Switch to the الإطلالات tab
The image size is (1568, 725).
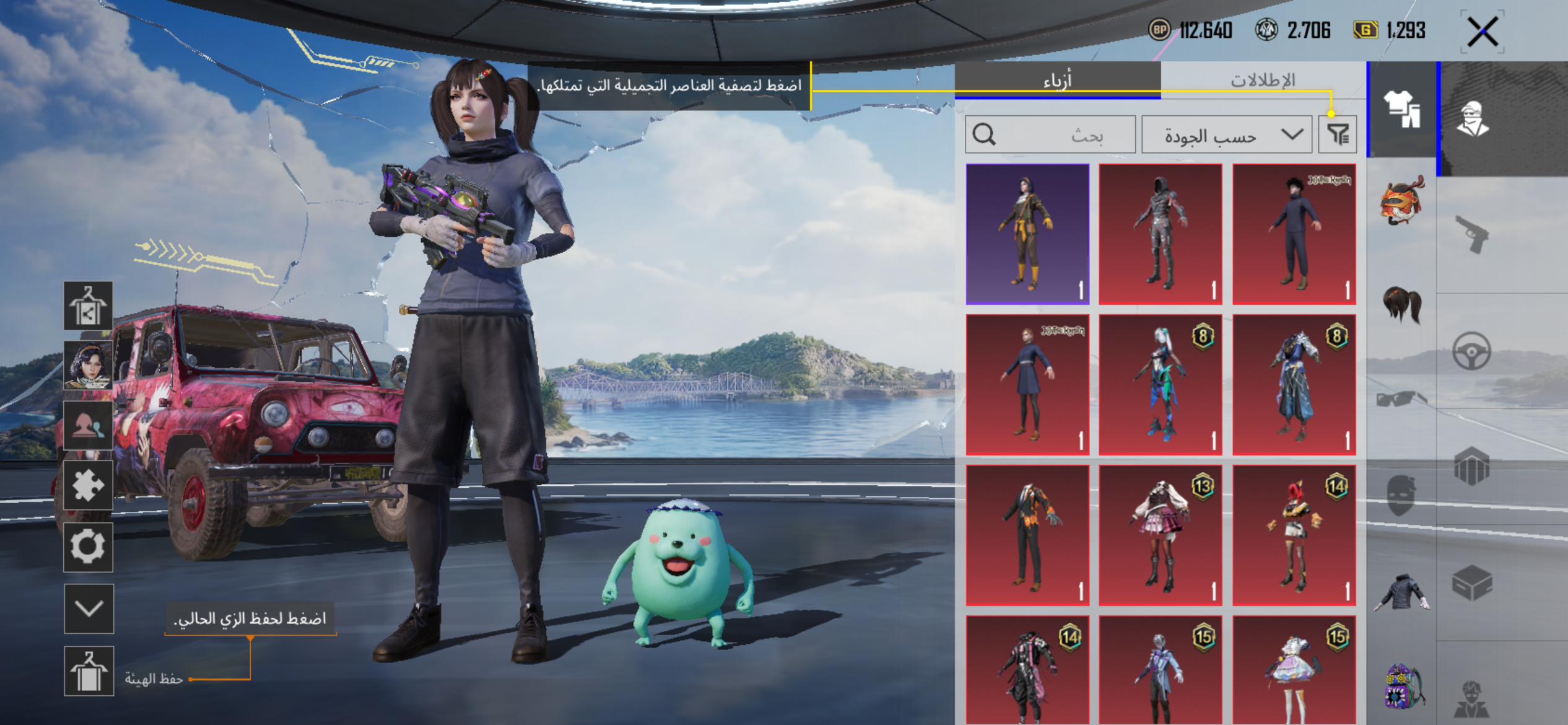point(1262,81)
